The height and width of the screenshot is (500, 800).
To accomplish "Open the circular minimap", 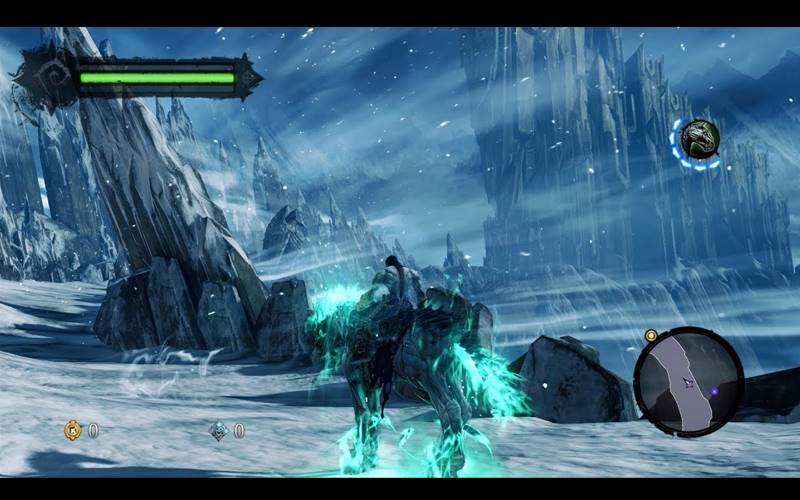I will (688, 381).
